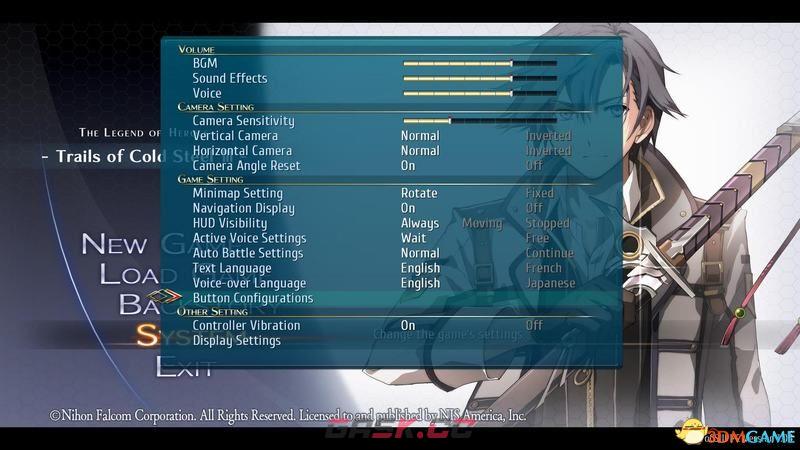Turn Controller Vibration Off
Screen dimensions: 800x450
(534, 325)
